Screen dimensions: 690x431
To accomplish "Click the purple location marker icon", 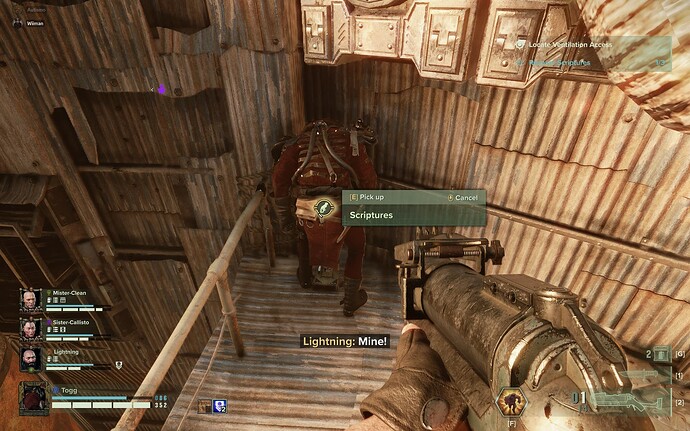I will coord(162,90).
